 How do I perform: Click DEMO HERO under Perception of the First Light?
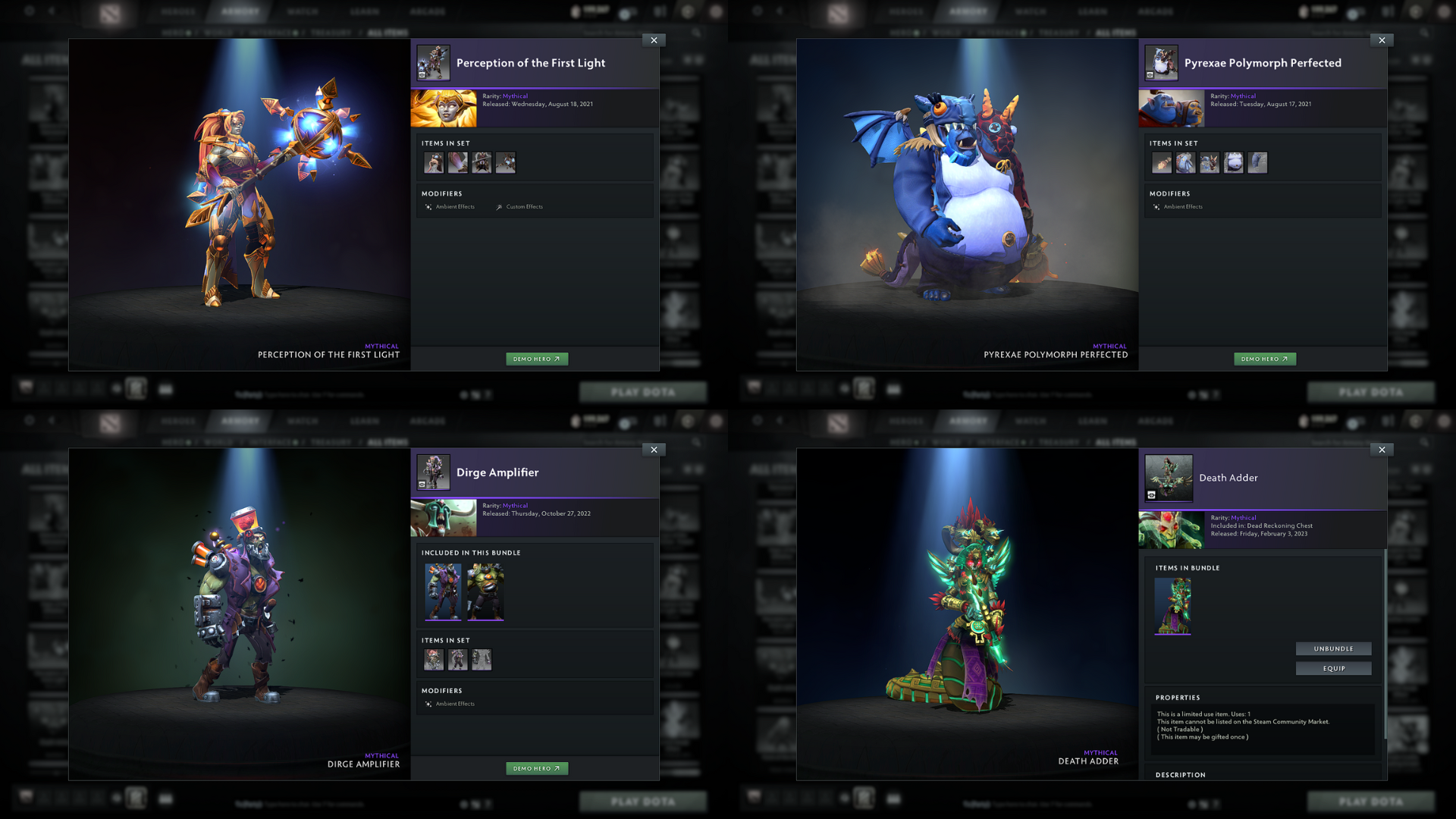click(537, 359)
